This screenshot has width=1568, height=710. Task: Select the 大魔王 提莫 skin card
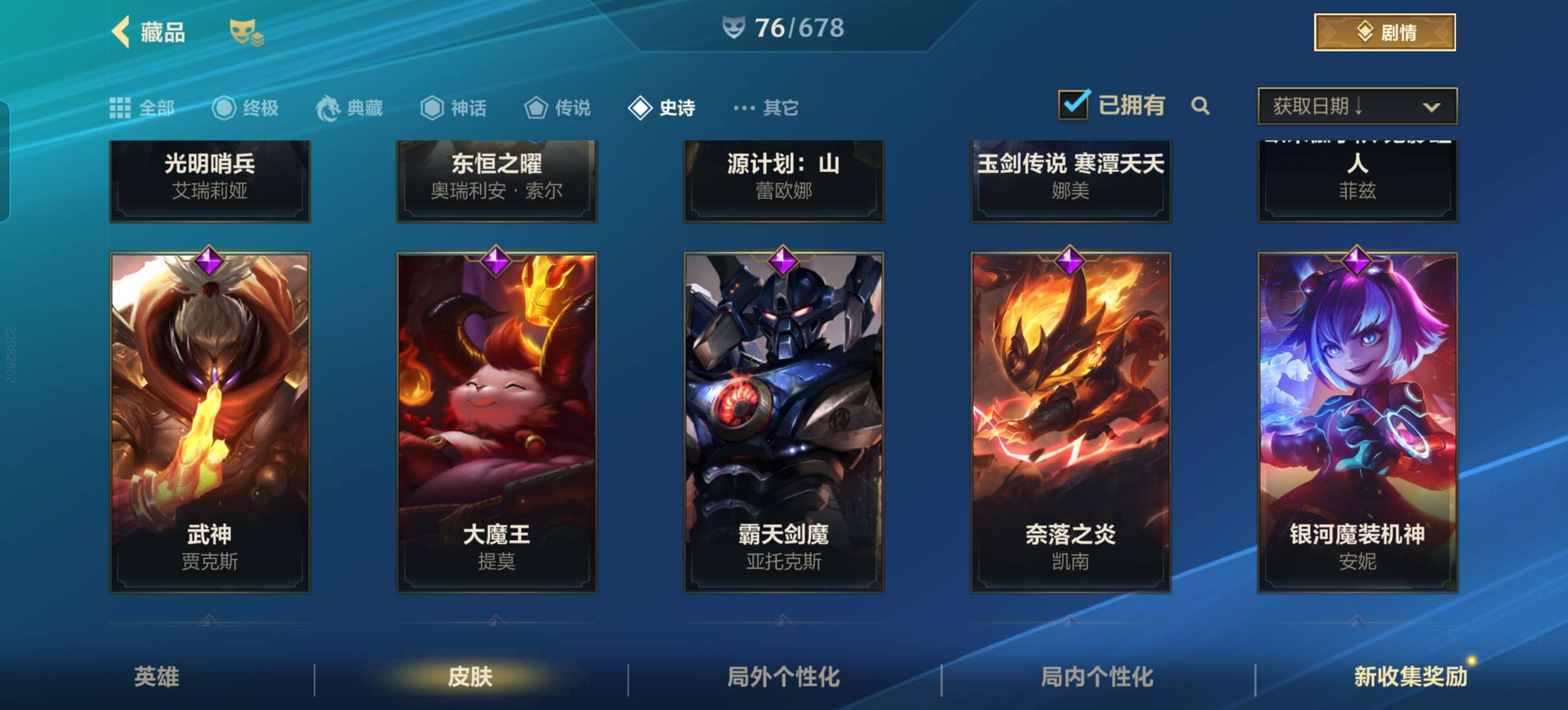(497, 421)
